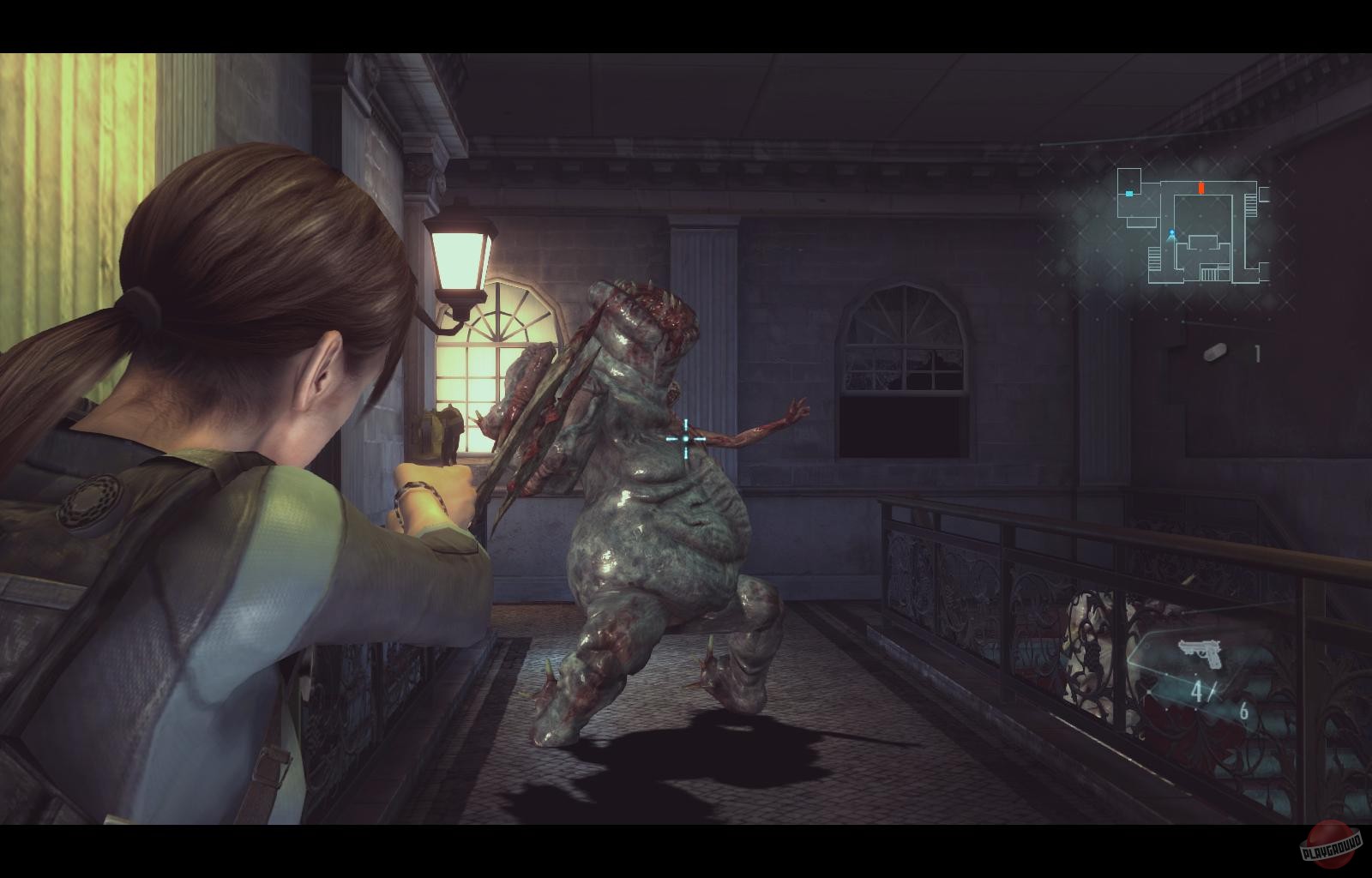This screenshot has height=878, width=1372.
Task: Click the blue player arrow on the minimap
Action: pyautogui.click(x=1172, y=235)
